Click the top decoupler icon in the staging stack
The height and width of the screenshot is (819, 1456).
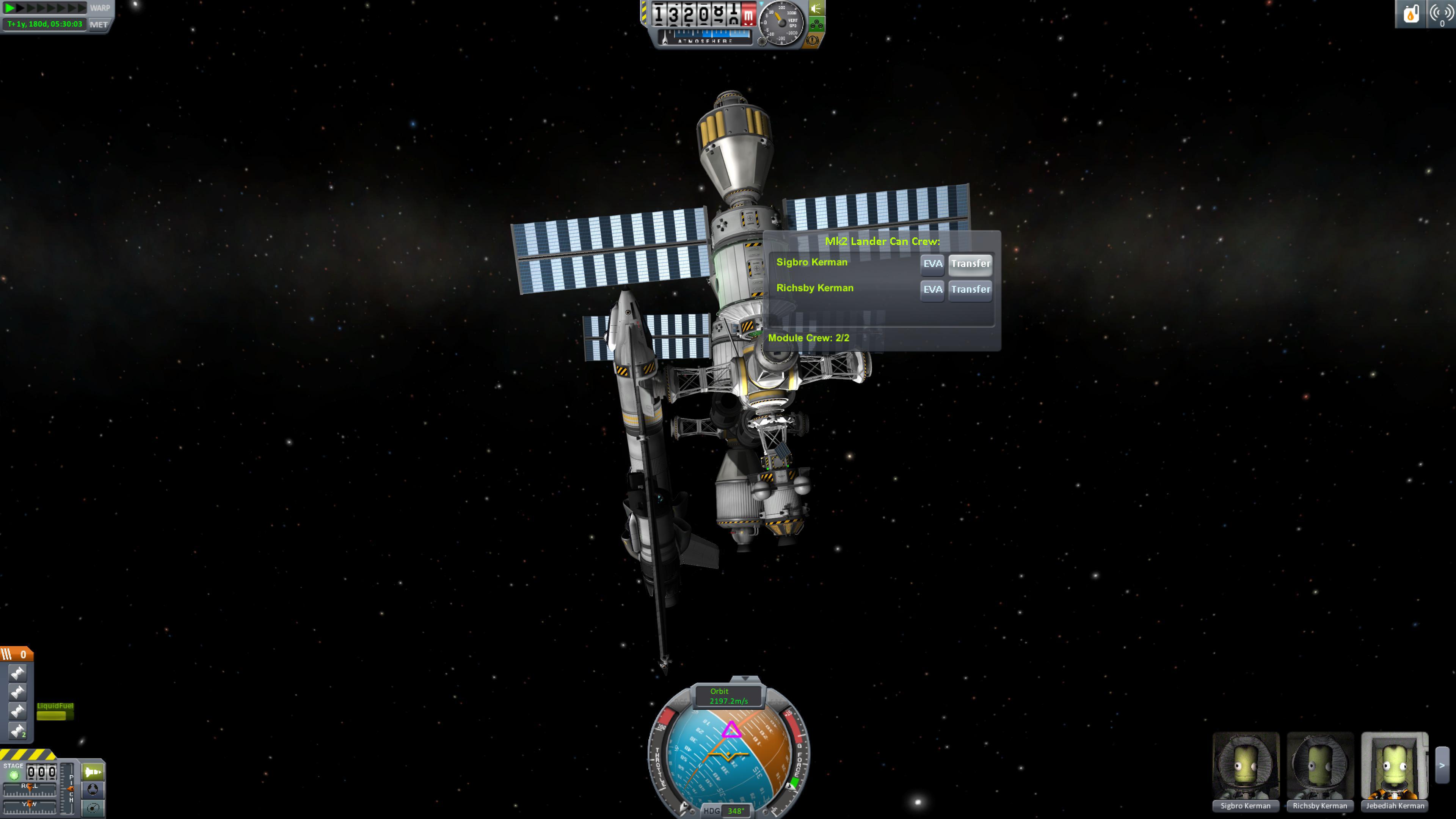(17, 673)
